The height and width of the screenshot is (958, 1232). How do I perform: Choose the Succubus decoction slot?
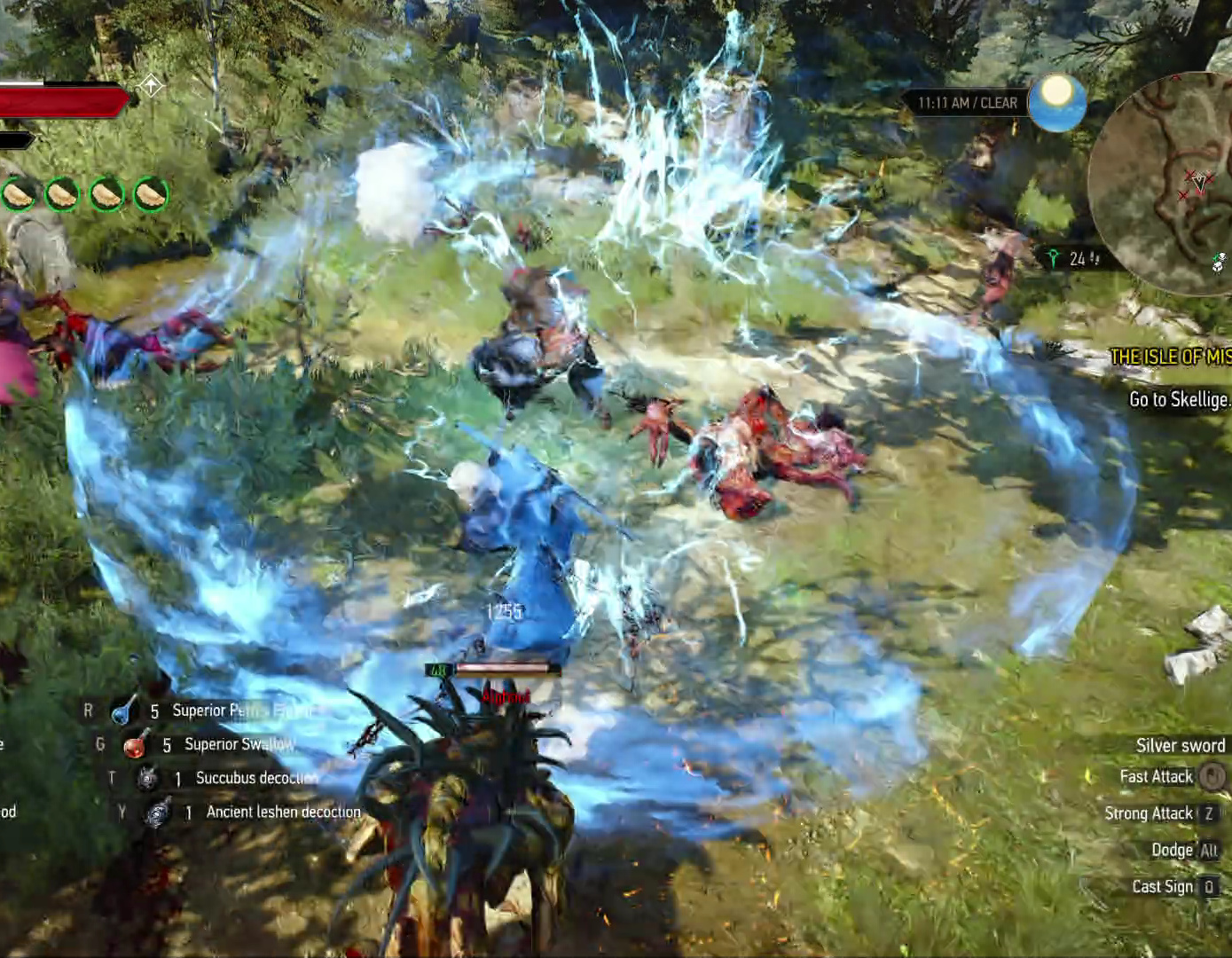(x=147, y=778)
